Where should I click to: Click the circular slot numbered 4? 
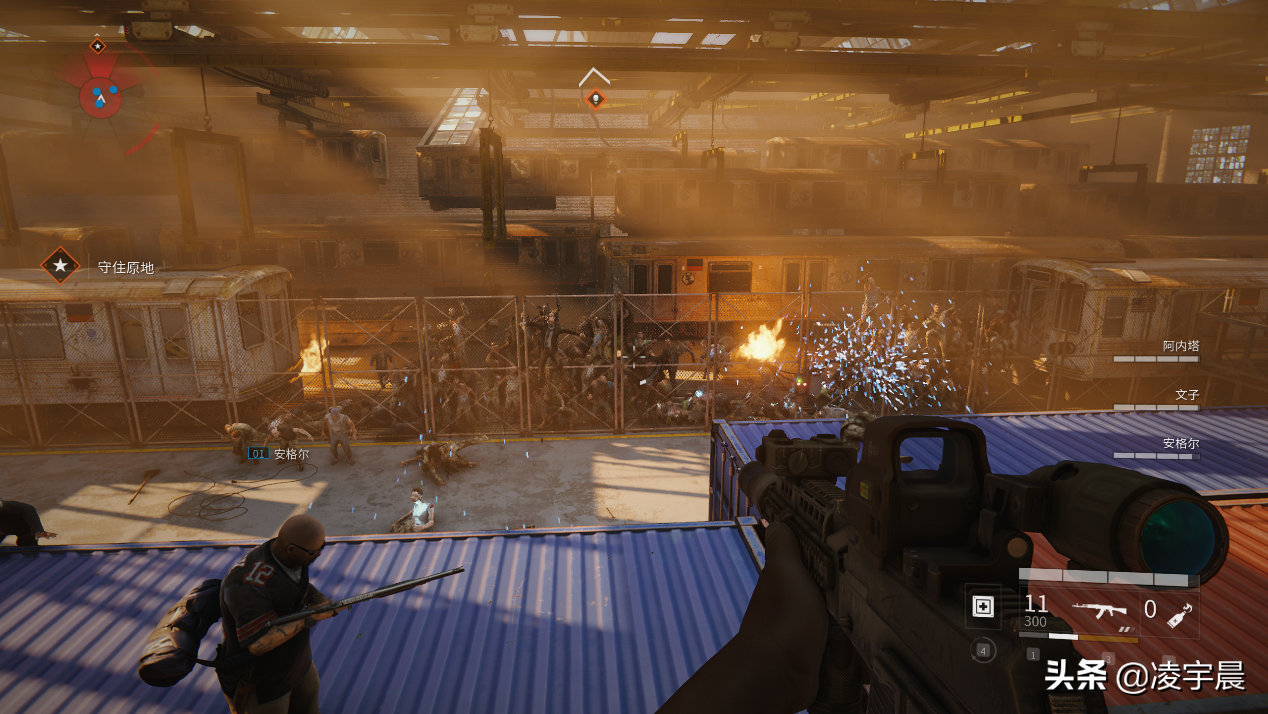pyautogui.click(x=983, y=651)
